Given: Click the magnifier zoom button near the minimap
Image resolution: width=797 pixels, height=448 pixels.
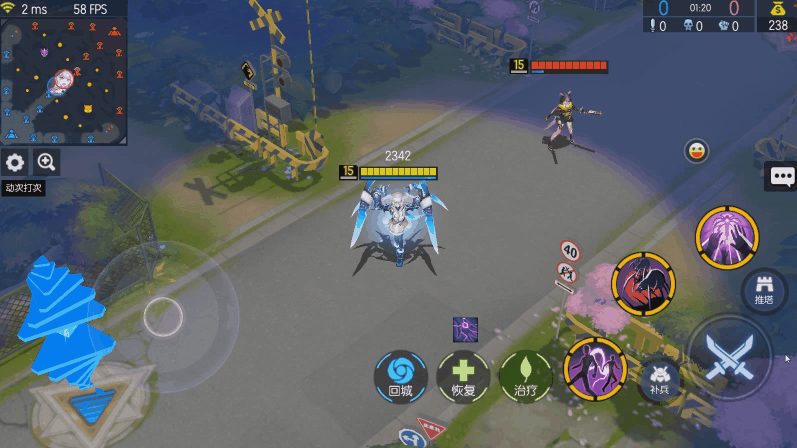Looking at the screenshot, I should point(46,162).
